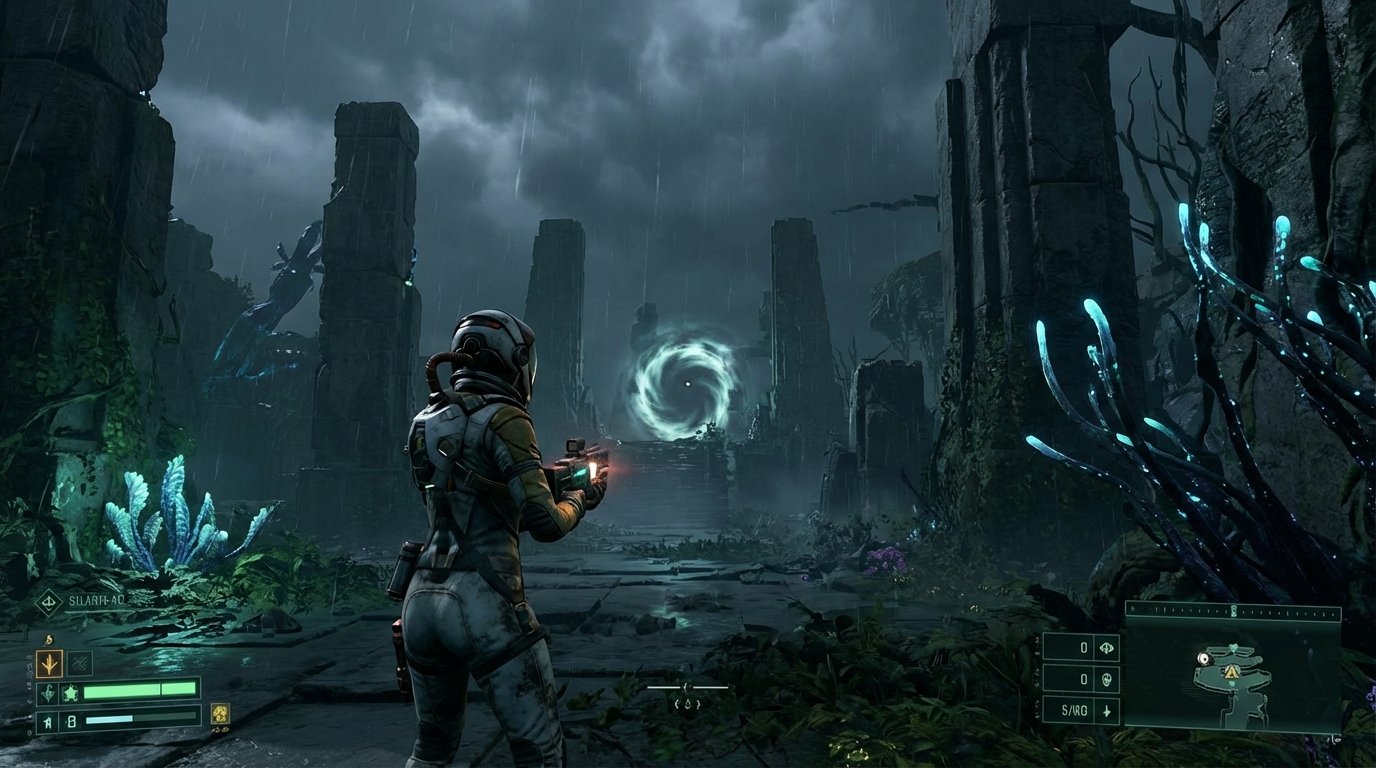Toggle the yellow triangle objective marker on the minimap
The image size is (1376, 768).
coord(1232,673)
